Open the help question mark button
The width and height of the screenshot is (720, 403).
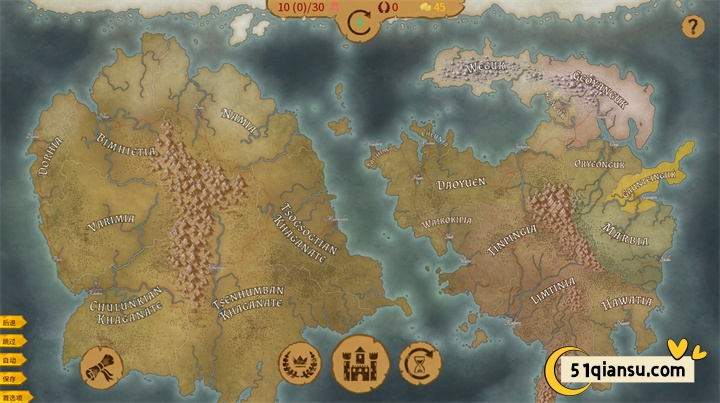pyautogui.click(x=691, y=27)
